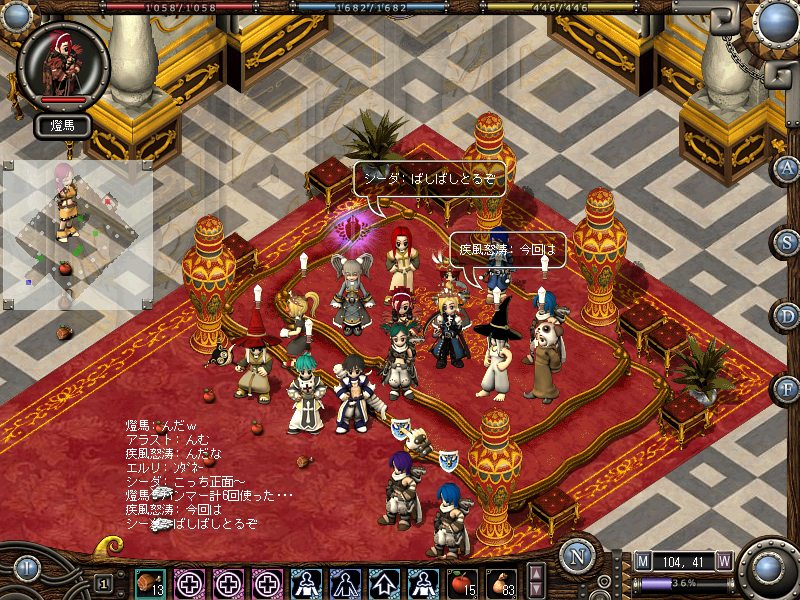
Task: Click the M button beside coordinates
Action: (x=642, y=561)
